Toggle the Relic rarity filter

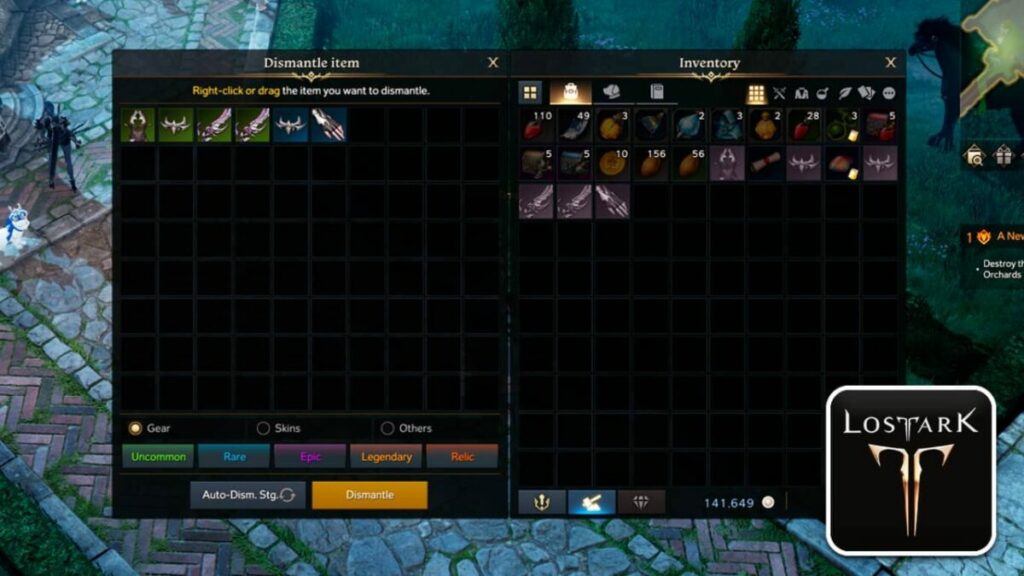pyautogui.click(x=461, y=457)
